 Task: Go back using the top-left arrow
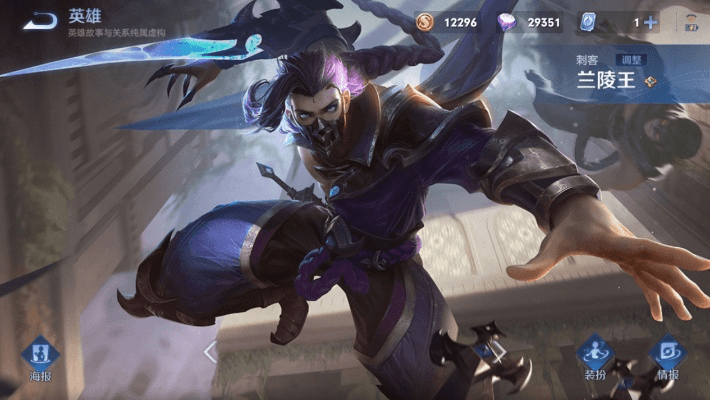click(40, 20)
